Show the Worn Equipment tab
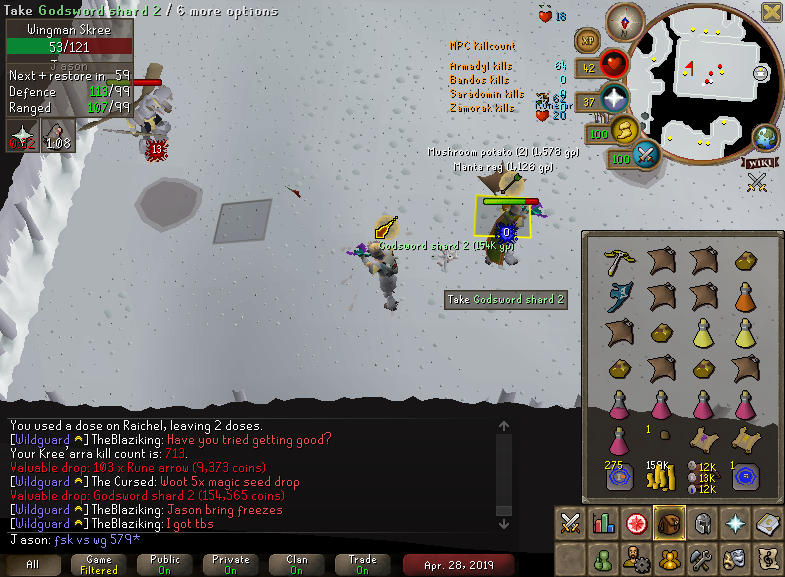This screenshot has width=785, height=577. [702, 523]
